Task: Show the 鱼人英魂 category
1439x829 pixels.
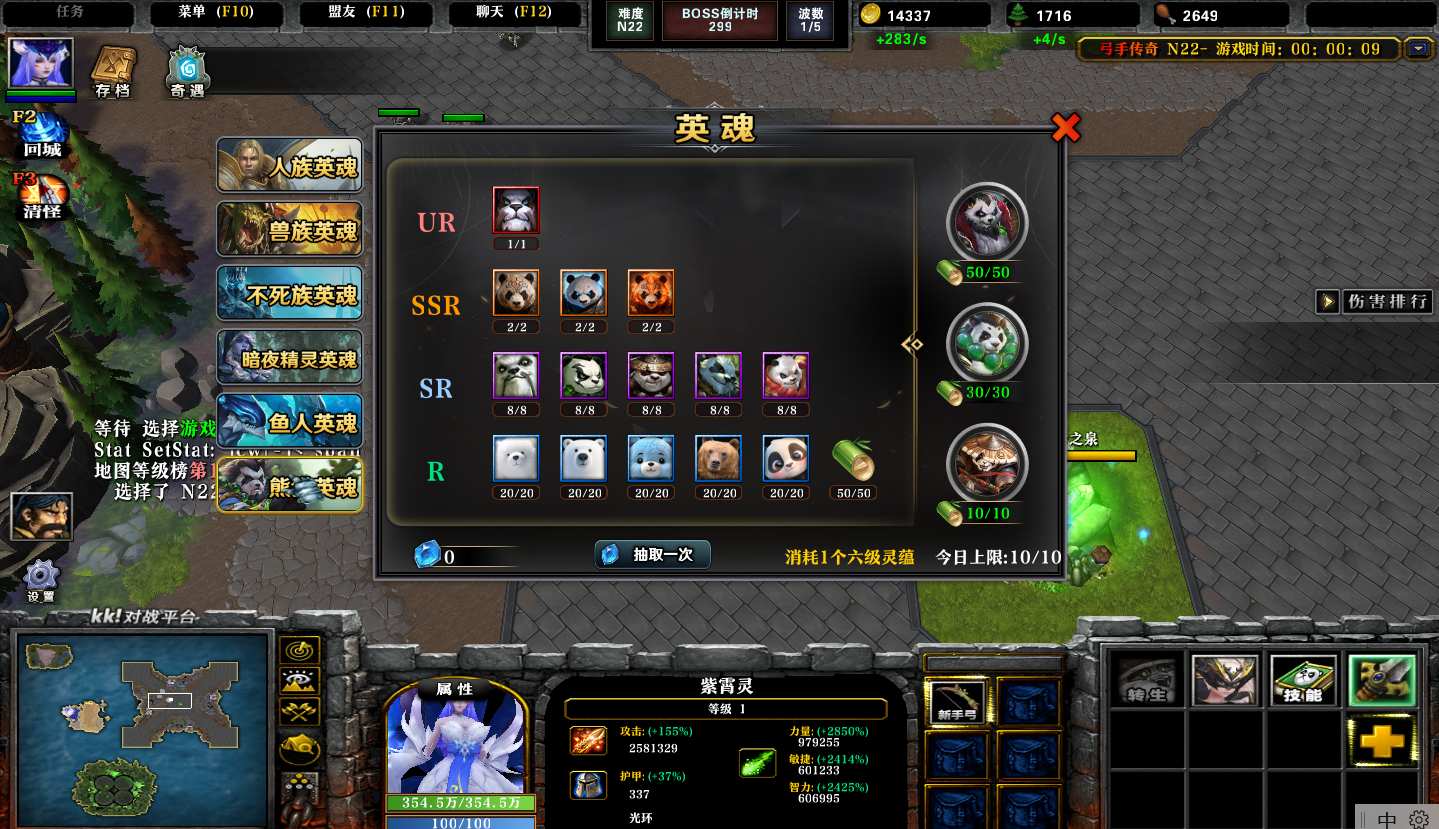Action: 290,421
